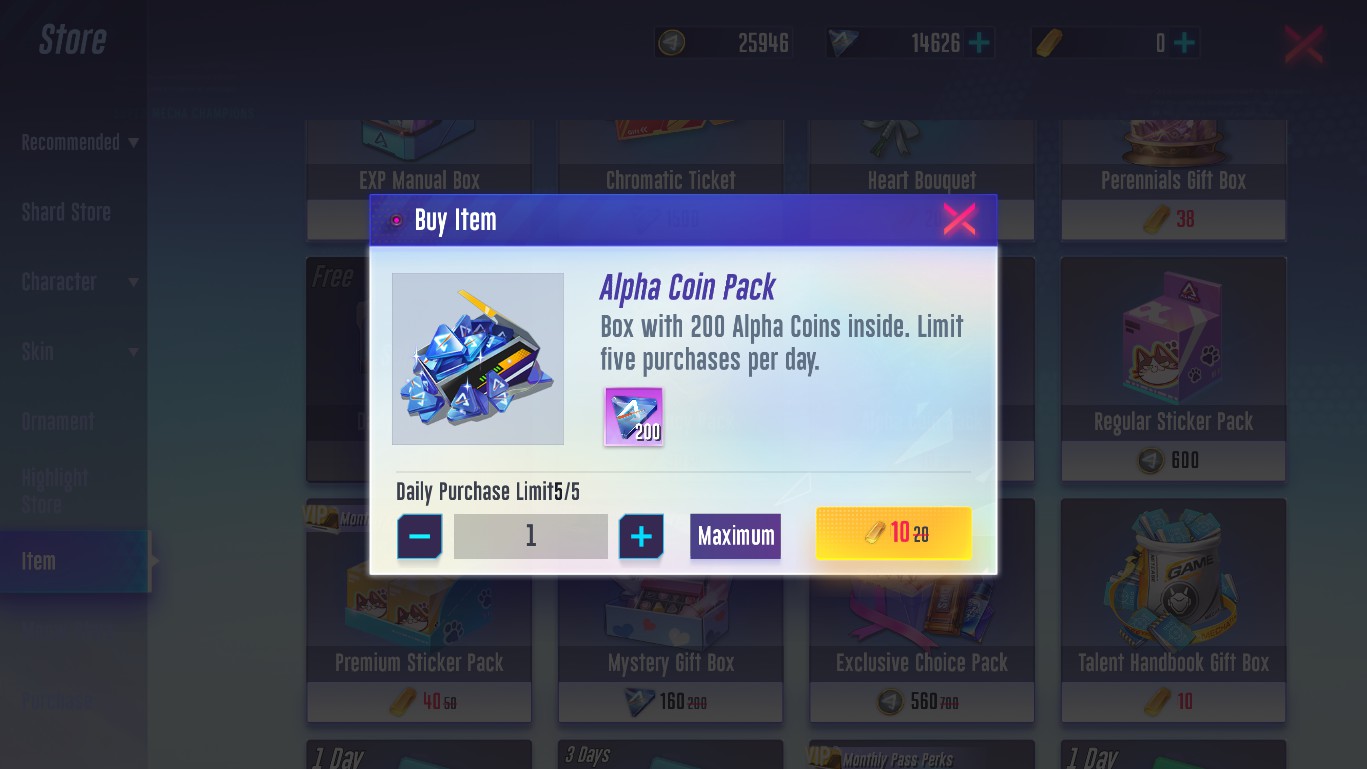Decrease purchase quantity with the minus button
The image size is (1367, 769).
[x=420, y=537]
